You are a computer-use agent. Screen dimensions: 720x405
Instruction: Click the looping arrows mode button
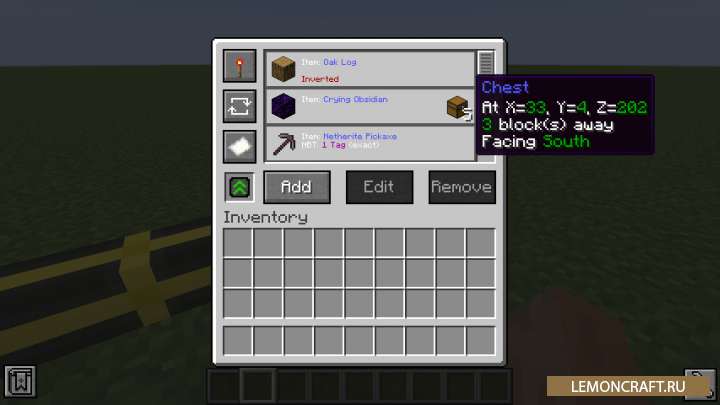pos(240,105)
